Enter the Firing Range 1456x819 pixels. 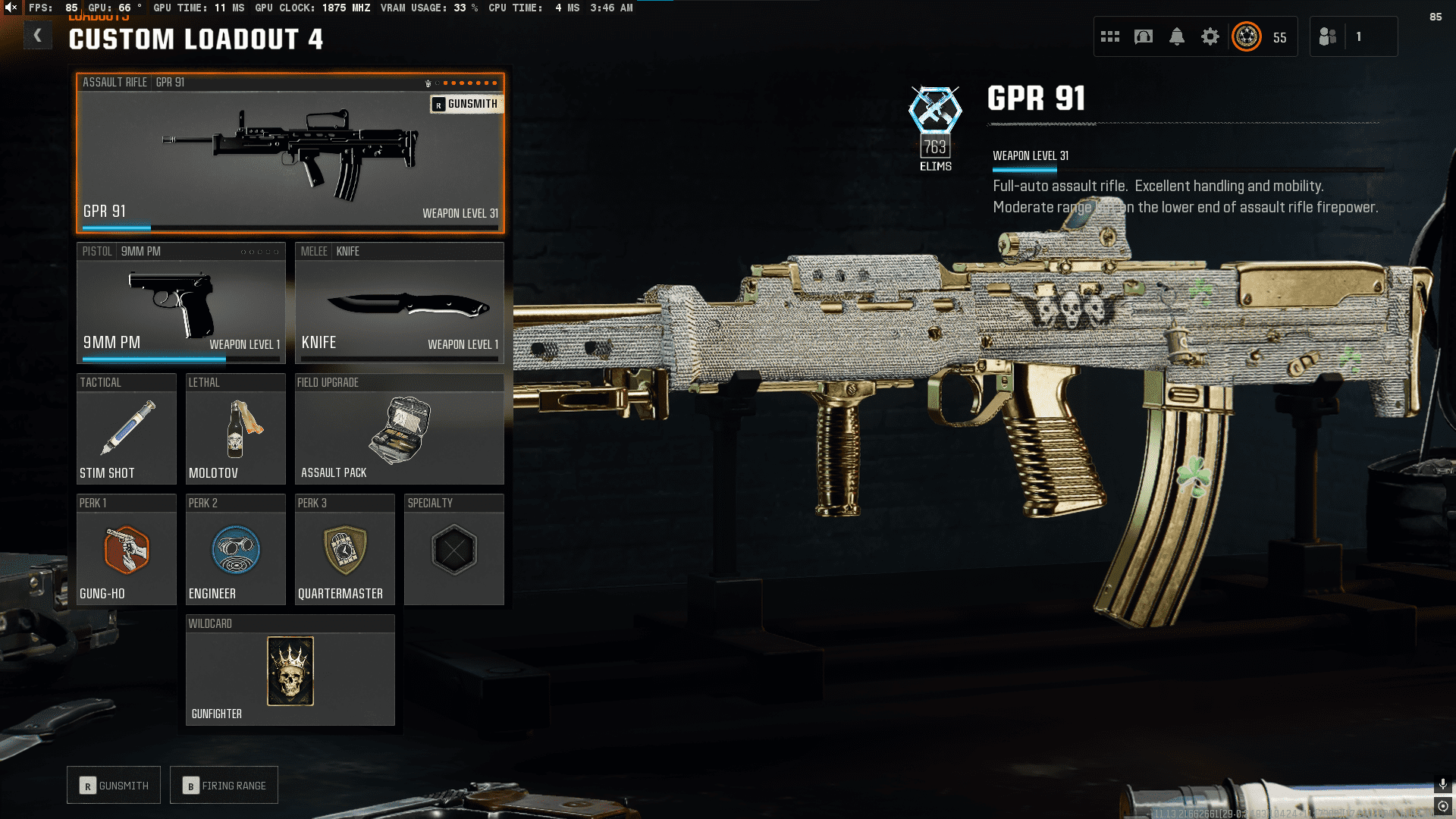tap(224, 786)
